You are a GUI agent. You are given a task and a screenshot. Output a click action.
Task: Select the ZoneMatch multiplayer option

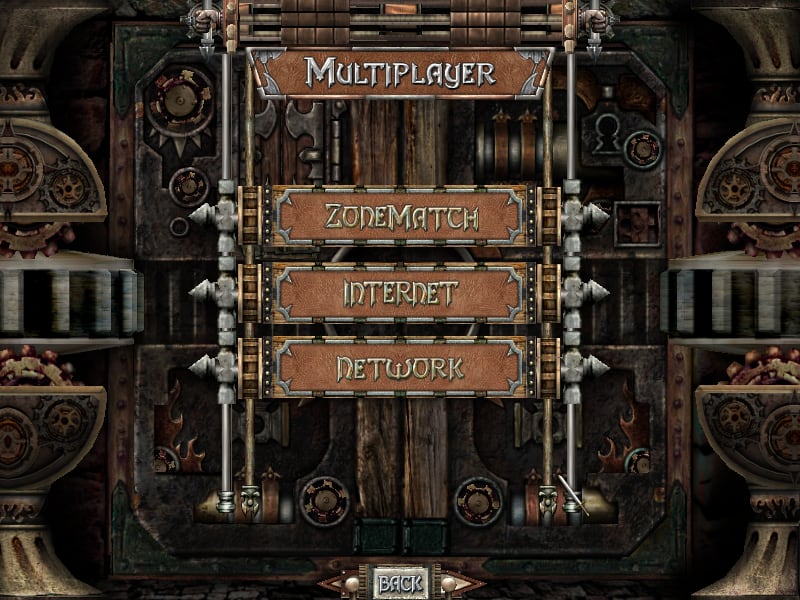pyautogui.click(x=400, y=216)
